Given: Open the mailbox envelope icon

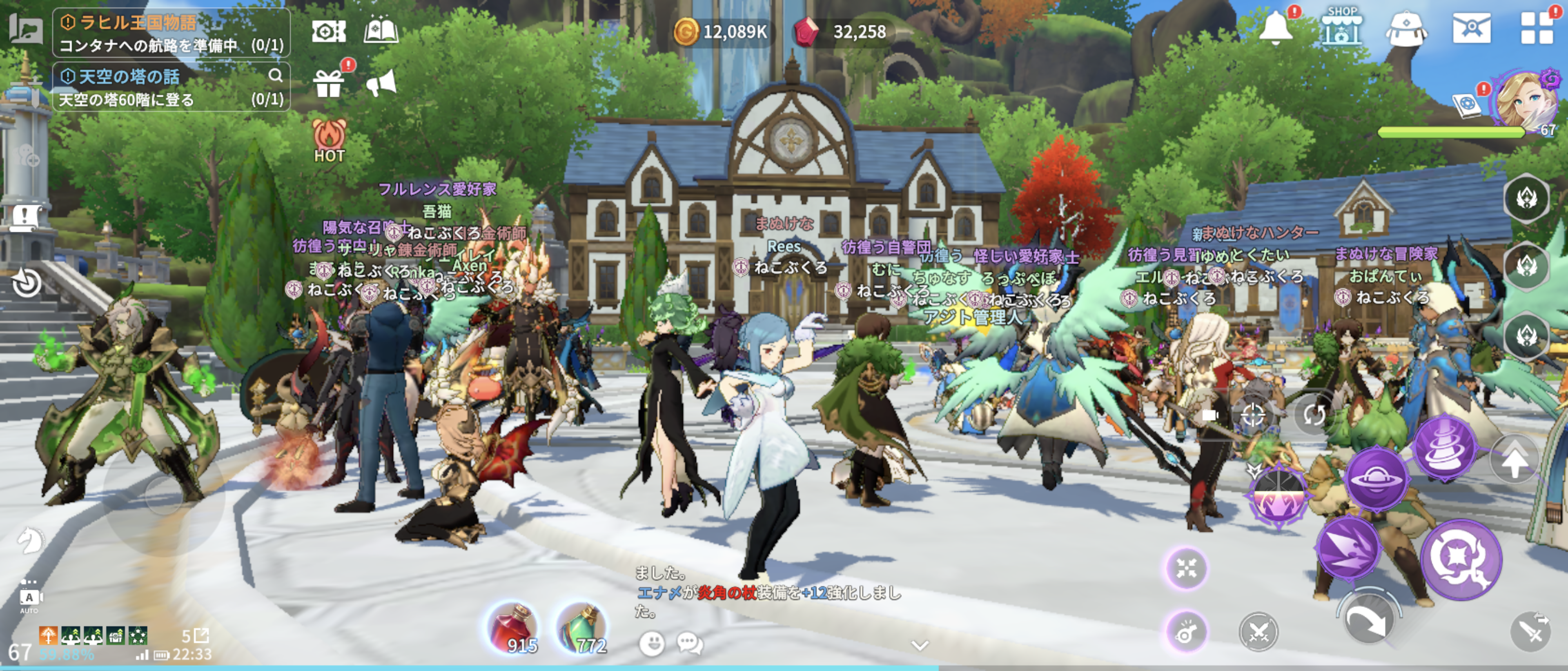Looking at the screenshot, I should point(1471,28).
